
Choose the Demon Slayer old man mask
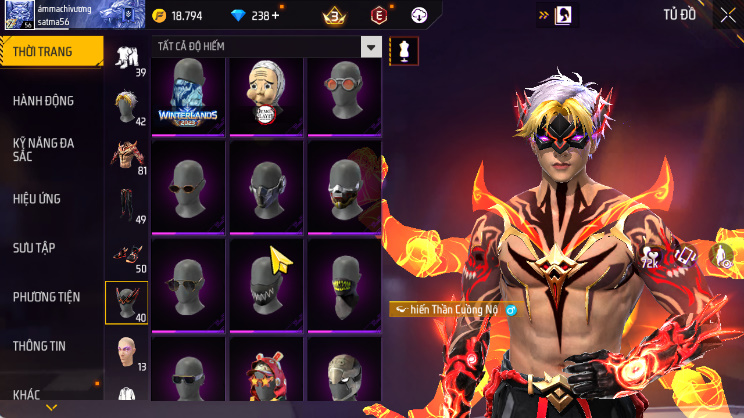267,96
